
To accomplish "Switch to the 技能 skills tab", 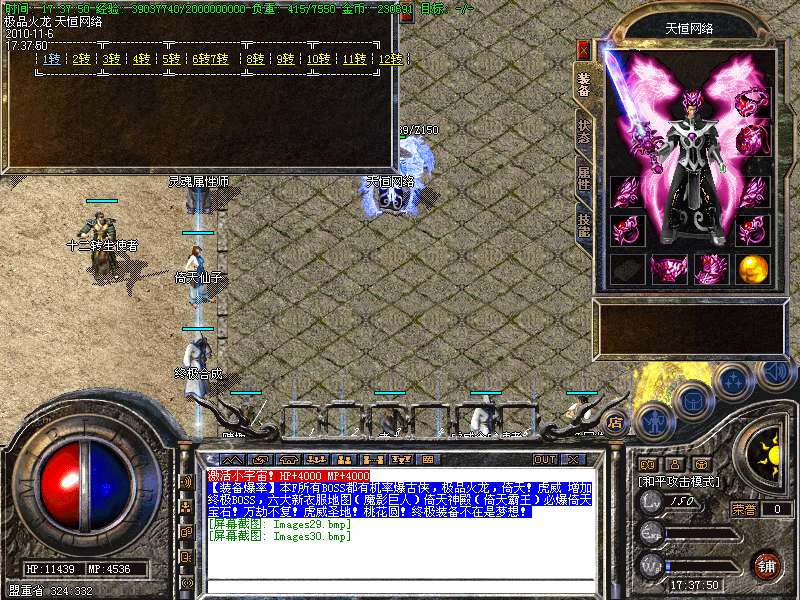I will click(584, 226).
